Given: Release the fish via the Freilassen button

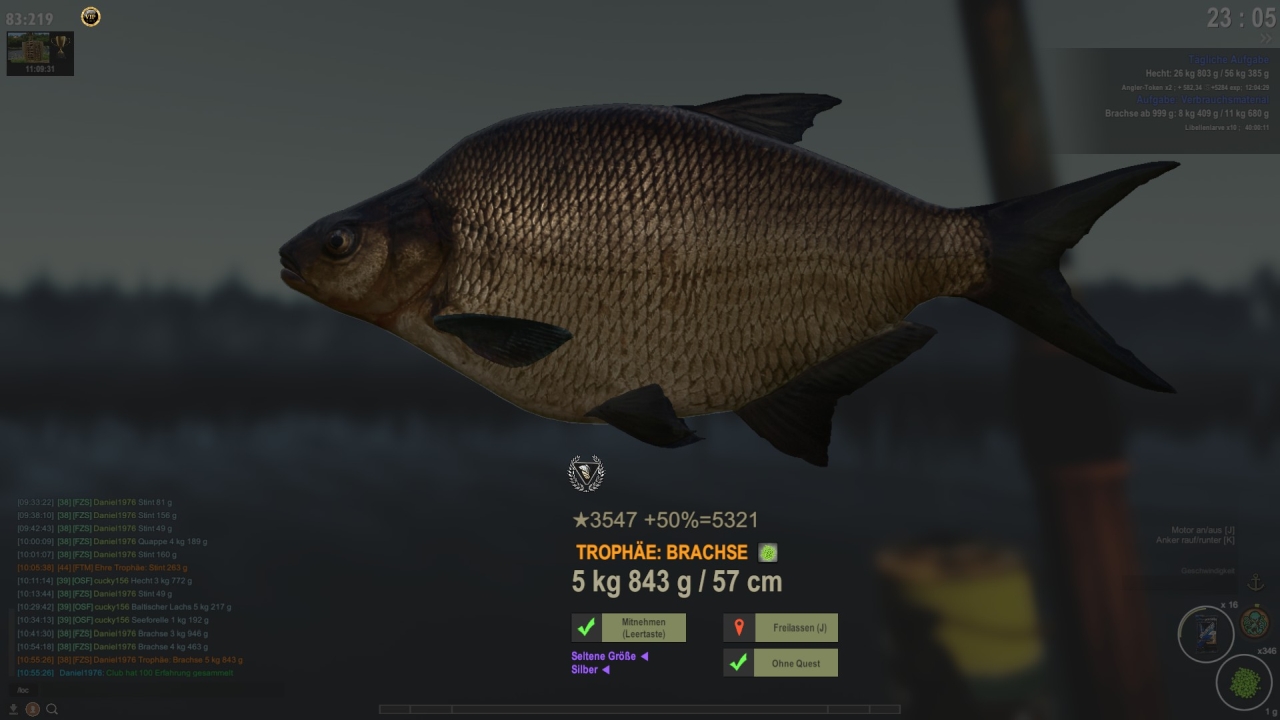Looking at the screenshot, I should pyautogui.click(x=781, y=628).
